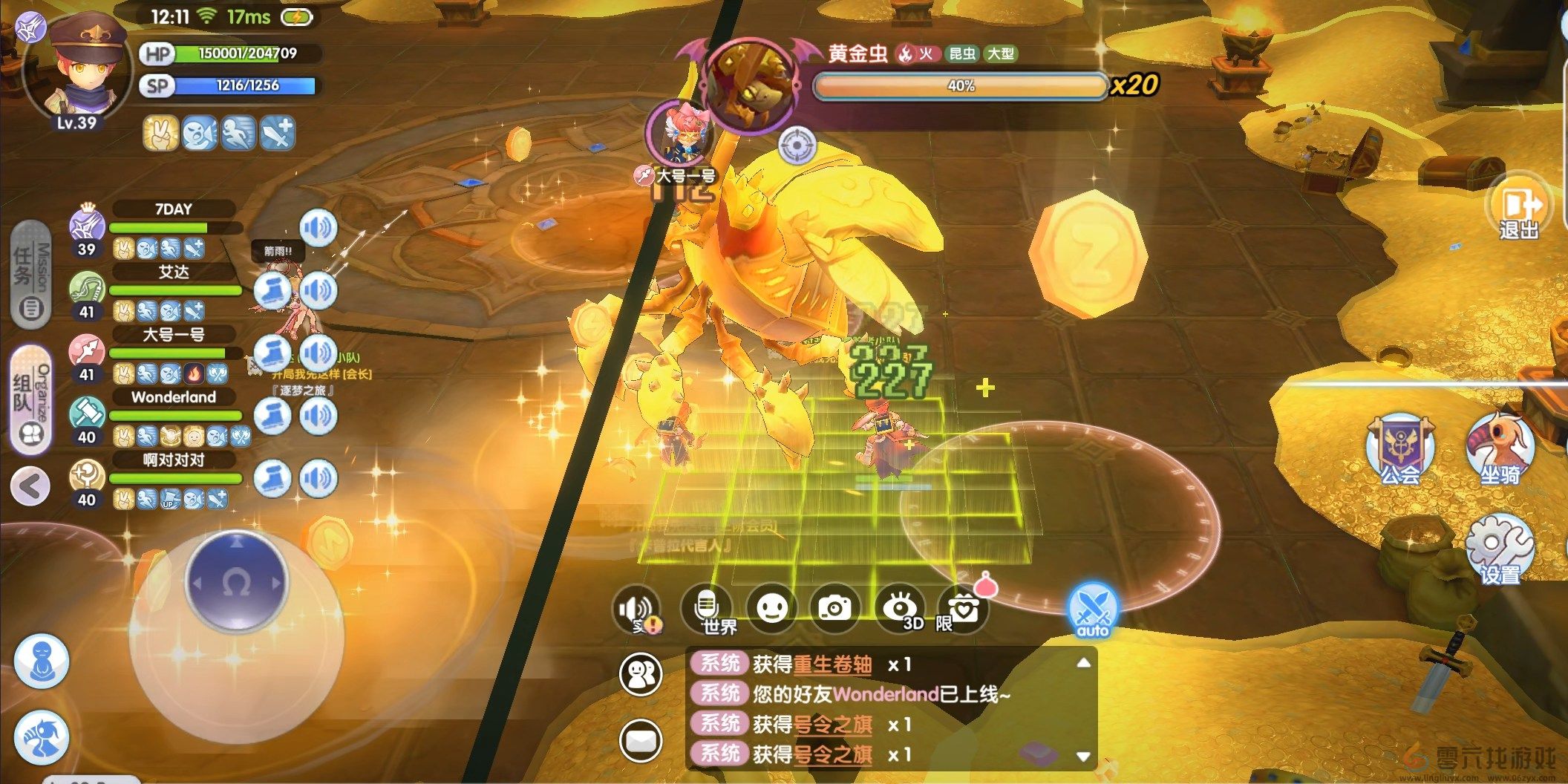Viewport: 1568px width, 784px height.
Task: Open the friends list icon
Action: 641,674
